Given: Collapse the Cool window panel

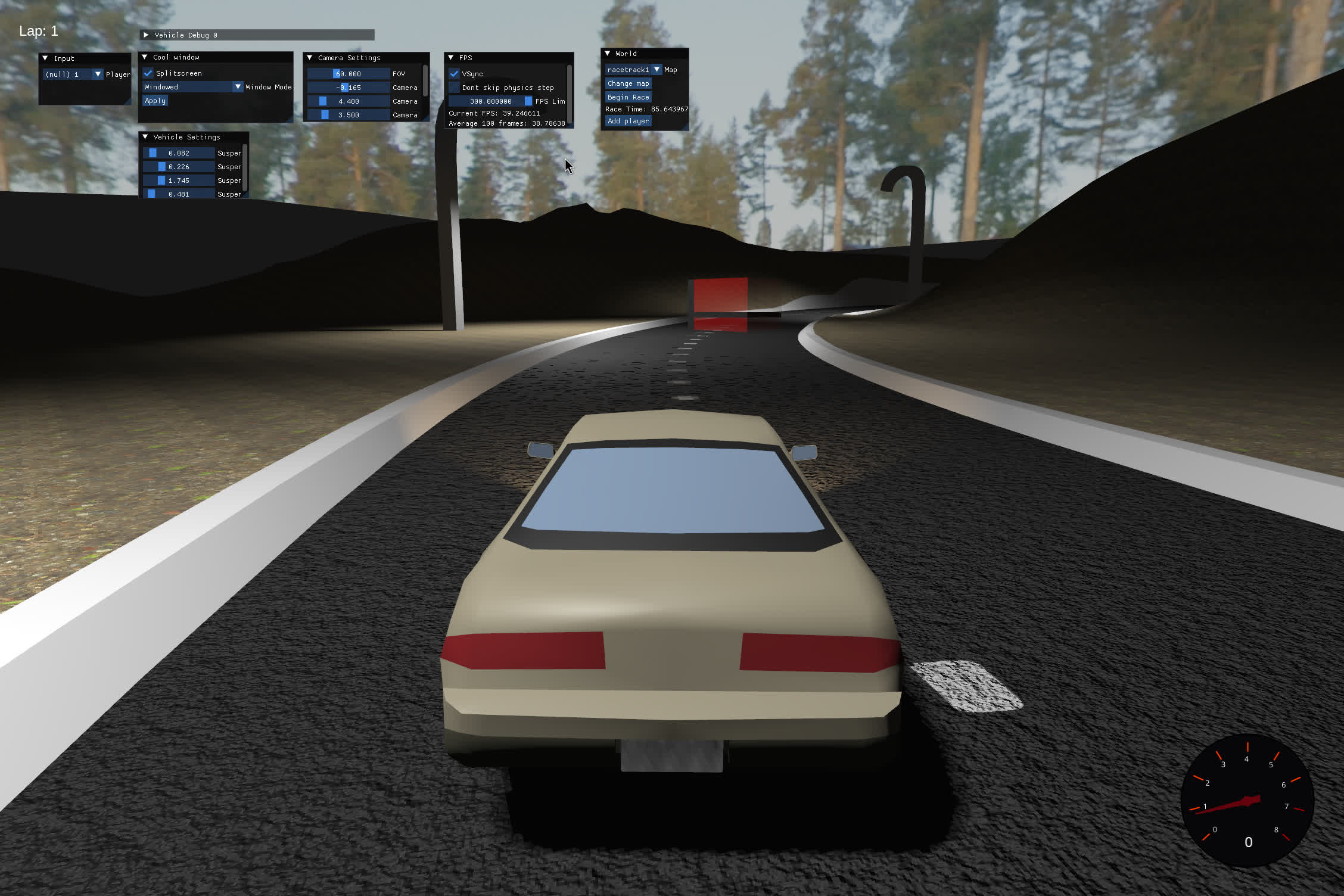Looking at the screenshot, I should [x=145, y=57].
